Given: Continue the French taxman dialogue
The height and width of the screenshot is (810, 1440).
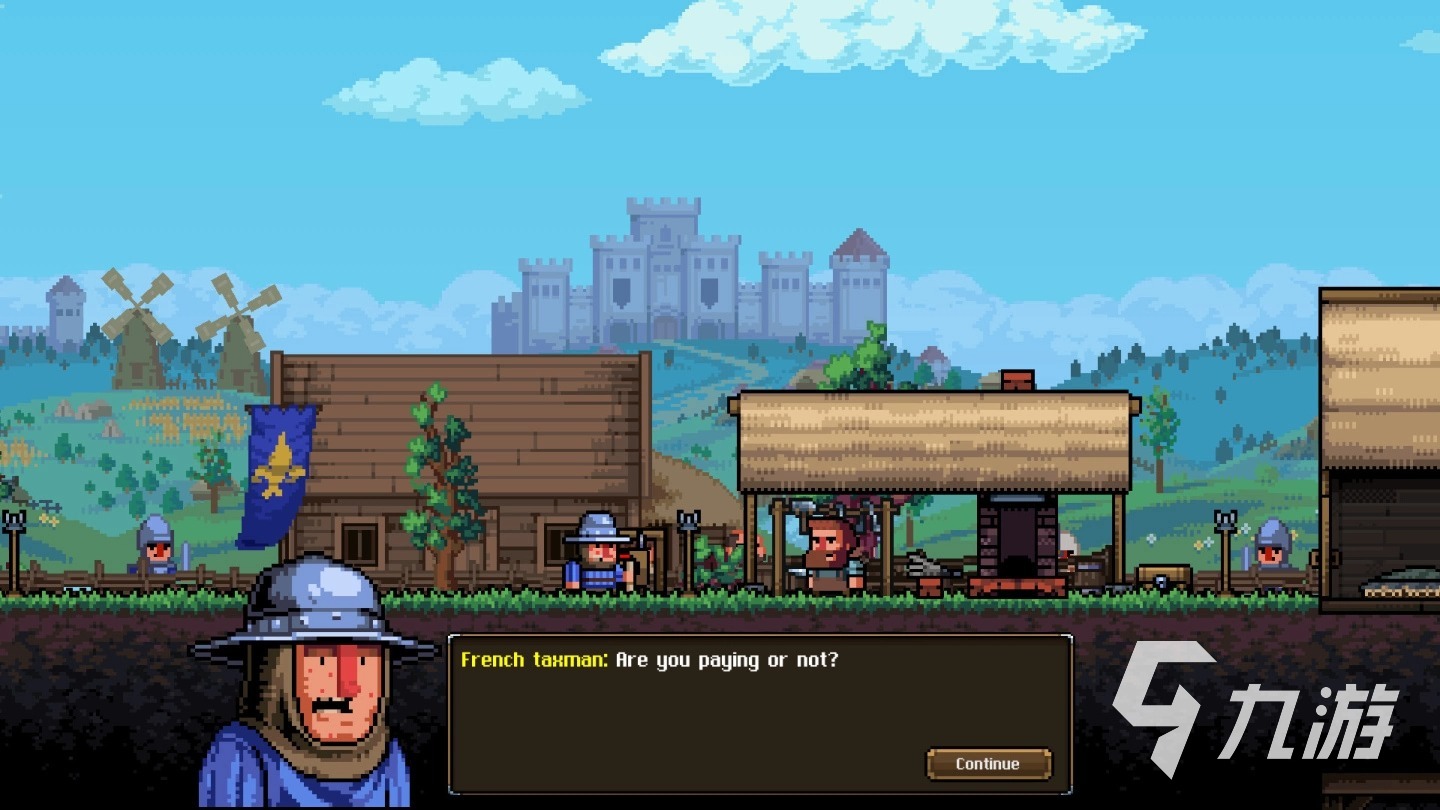Looking at the screenshot, I should pos(988,764).
